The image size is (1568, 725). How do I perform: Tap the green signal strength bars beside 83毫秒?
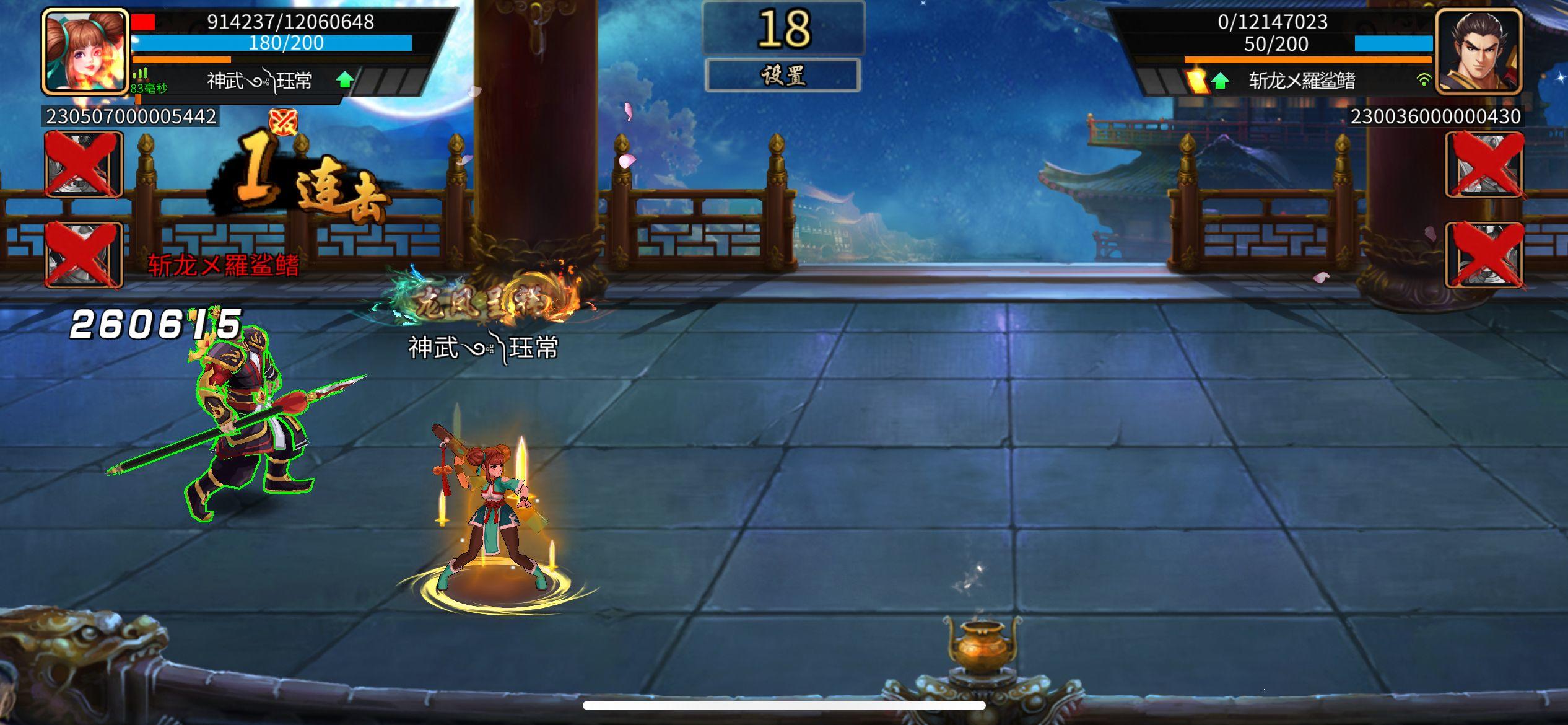click(140, 72)
